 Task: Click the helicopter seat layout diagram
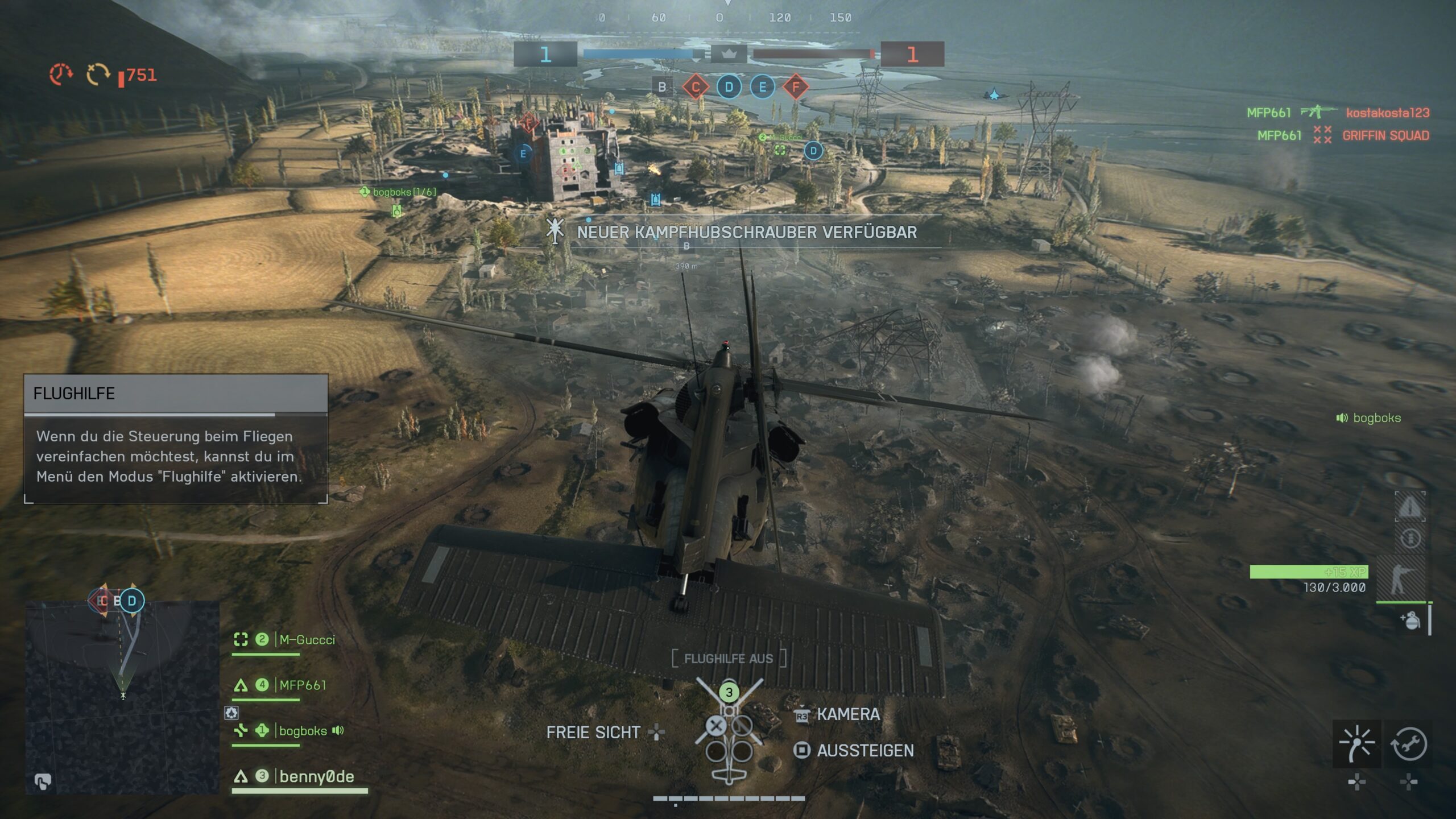pyautogui.click(x=729, y=731)
